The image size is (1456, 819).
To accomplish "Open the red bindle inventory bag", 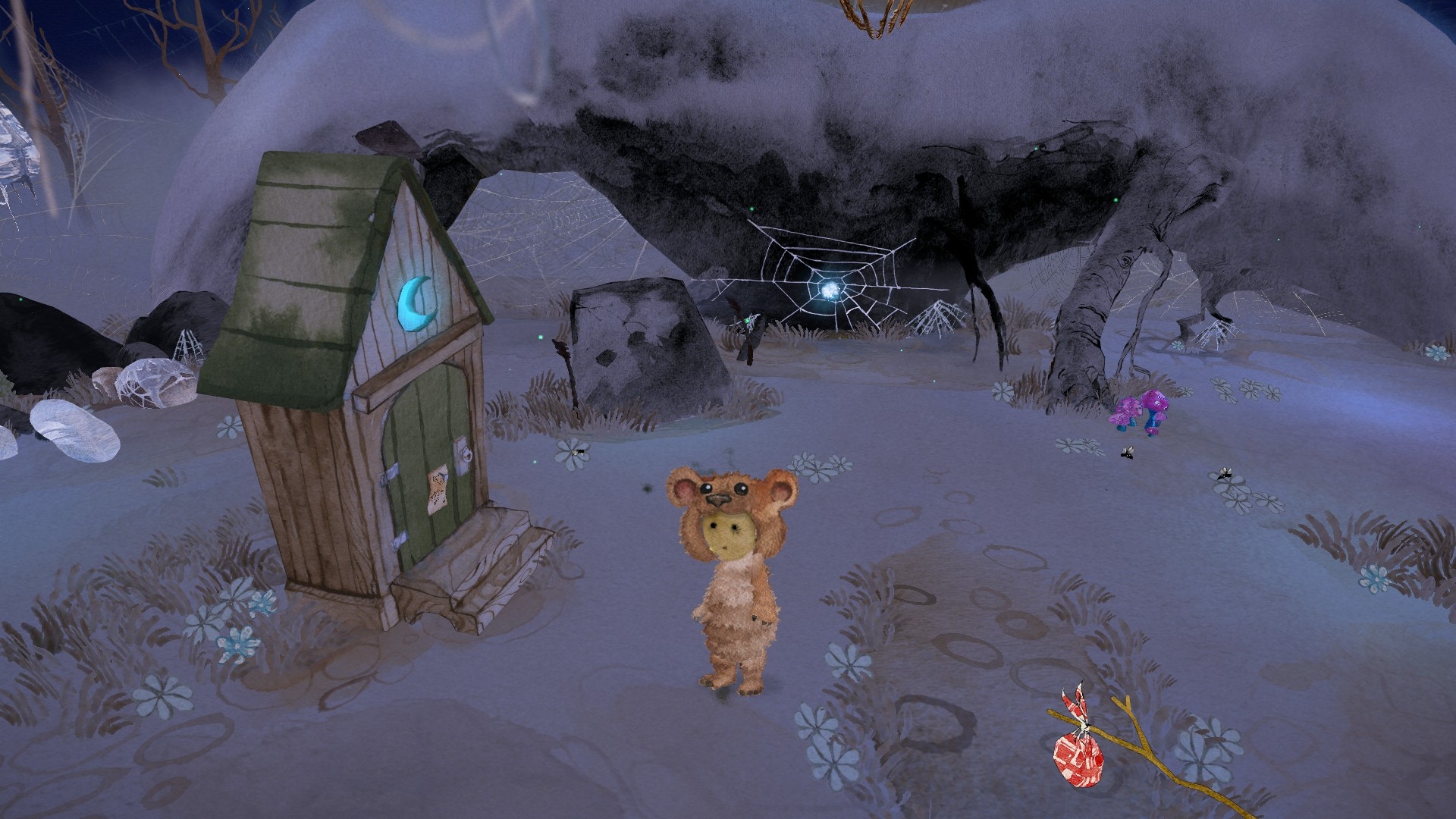I will (1078, 752).
